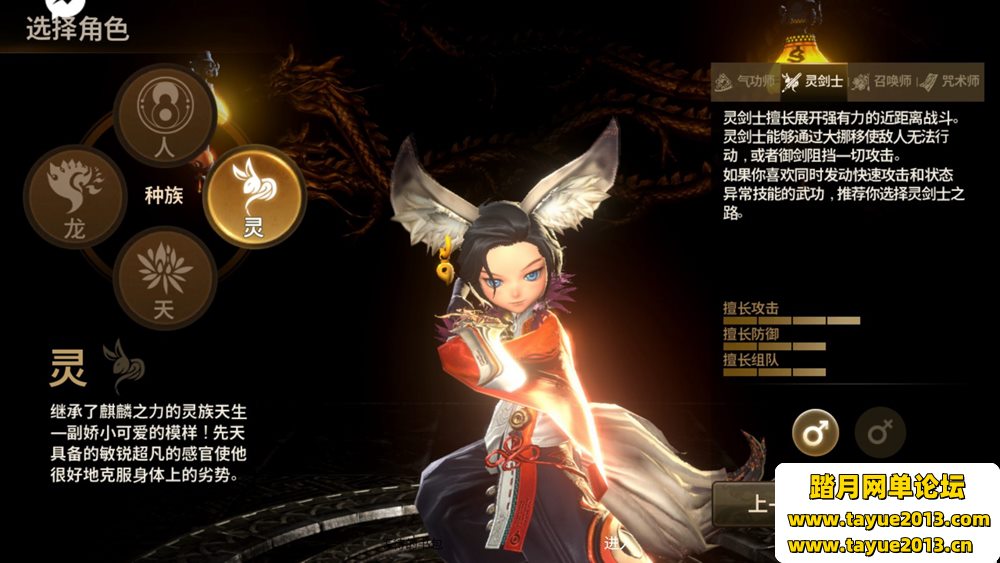
Task: Choose the dimmed female gender button
Action: click(880, 432)
